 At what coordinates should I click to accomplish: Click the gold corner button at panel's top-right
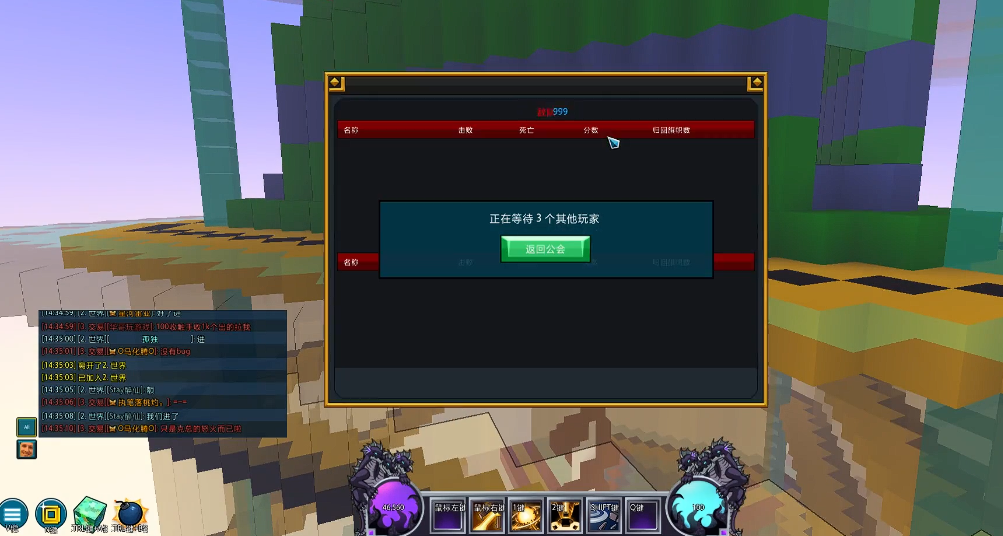tap(756, 83)
